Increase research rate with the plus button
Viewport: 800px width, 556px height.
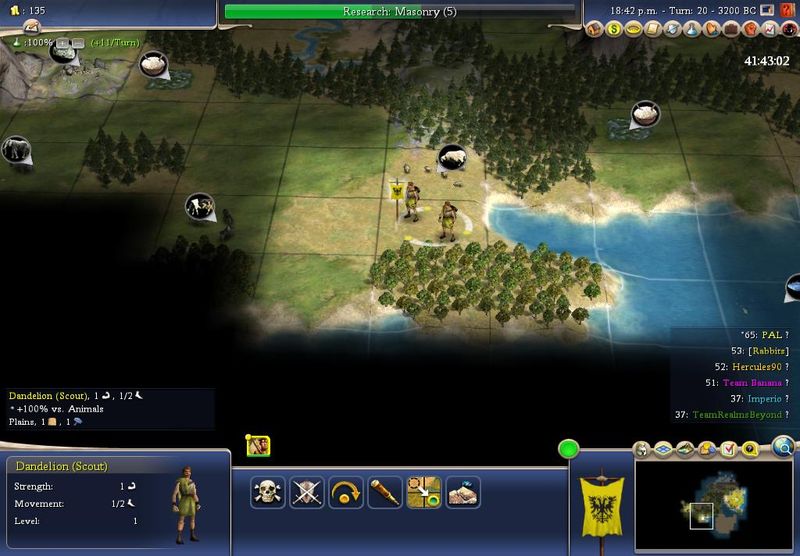pyautogui.click(x=62, y=44)
